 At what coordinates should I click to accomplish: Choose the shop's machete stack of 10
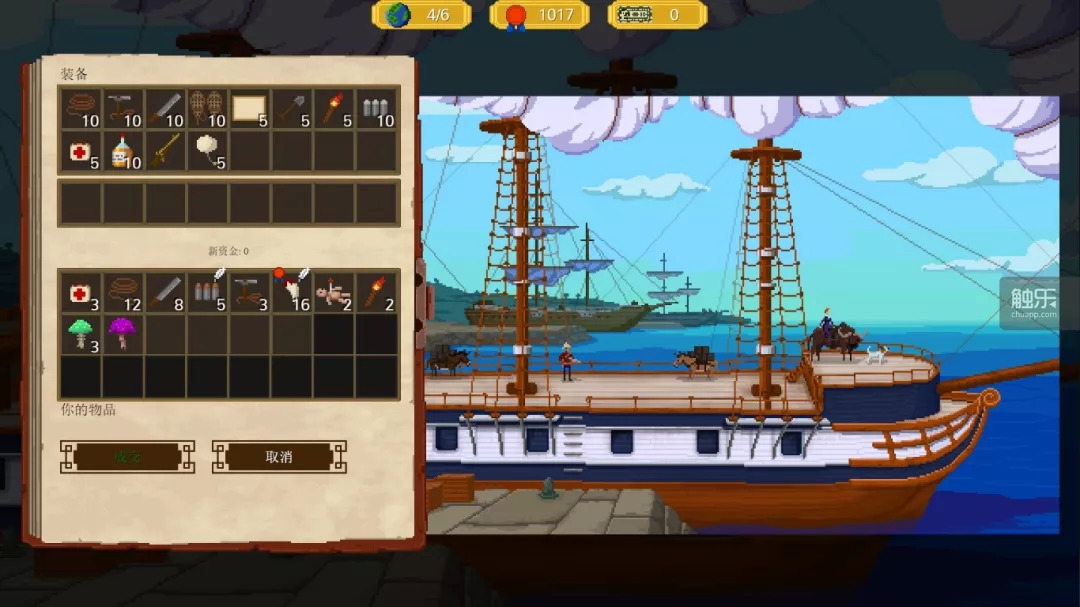click(165, 108)
